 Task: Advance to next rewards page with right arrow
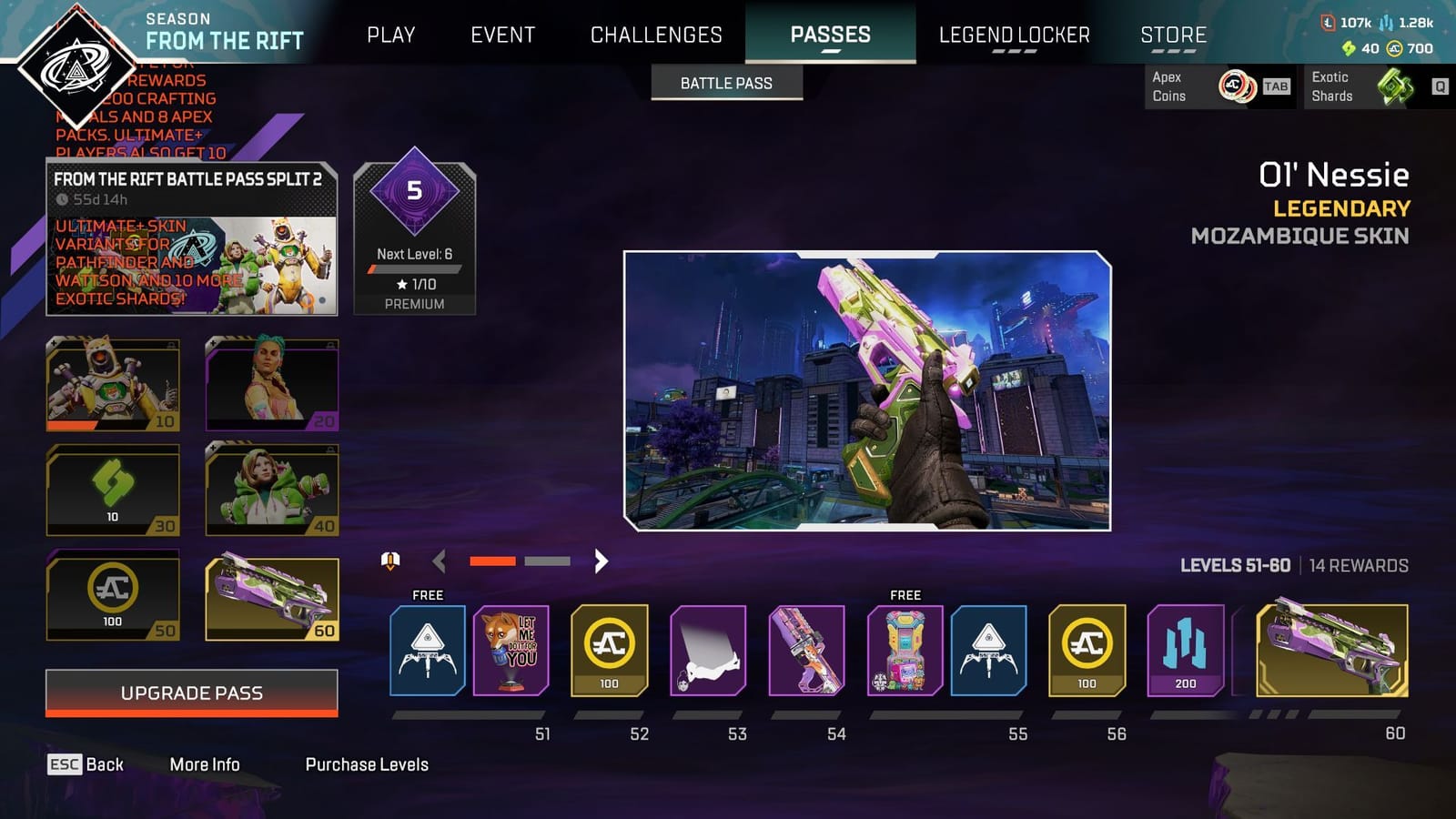[600, 561]
